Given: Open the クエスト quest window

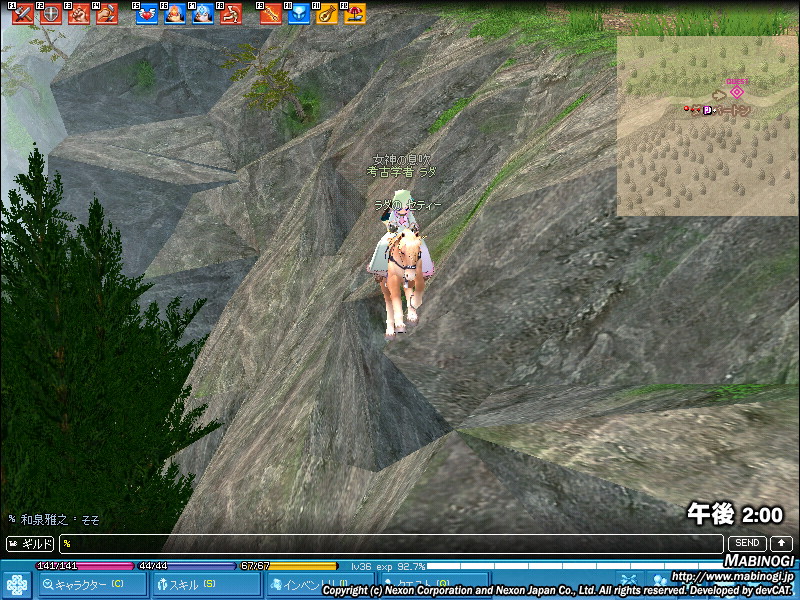Looking at the screenshot, I should coord(425,584).
